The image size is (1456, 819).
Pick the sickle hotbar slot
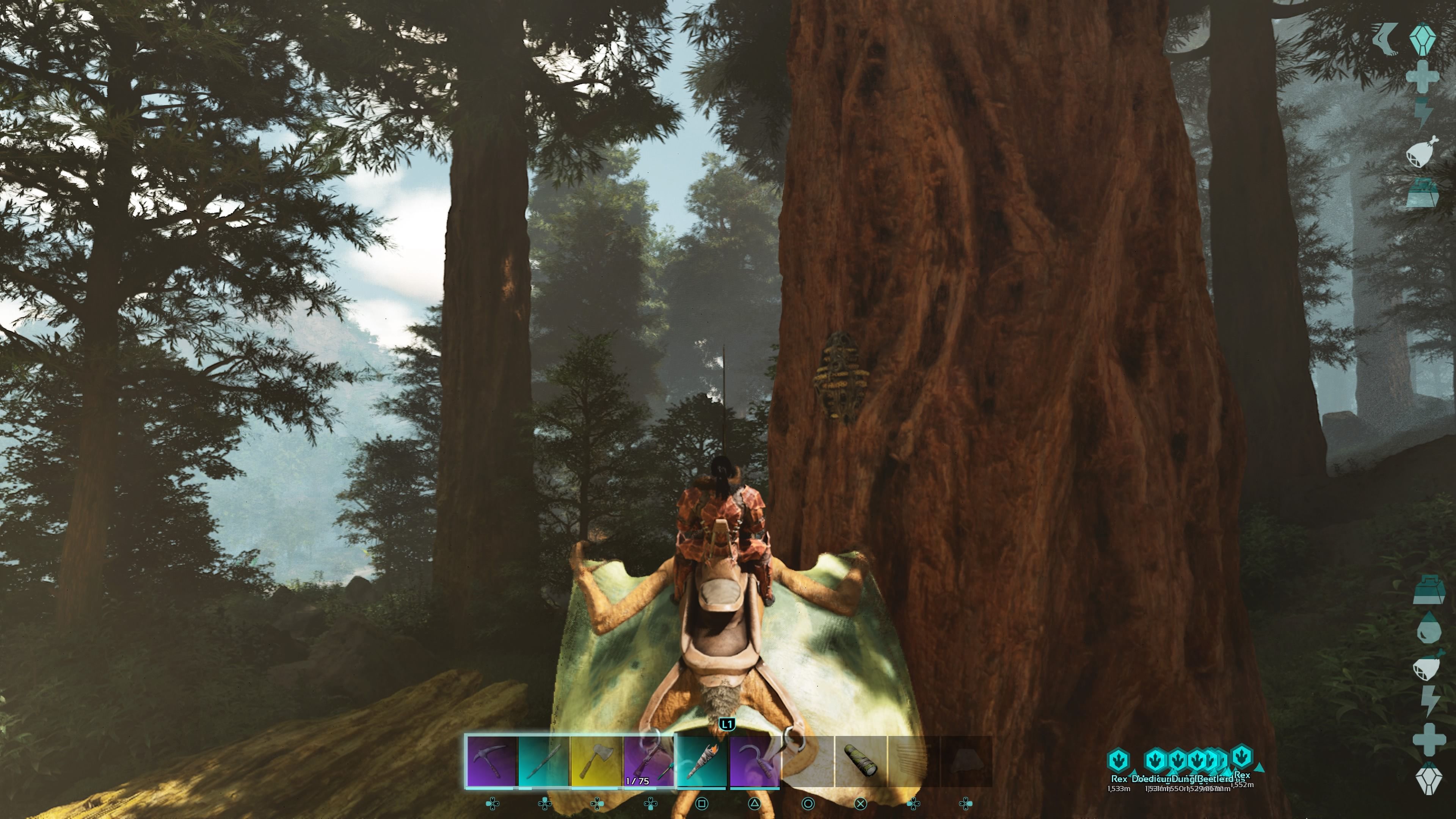(755, 761)
